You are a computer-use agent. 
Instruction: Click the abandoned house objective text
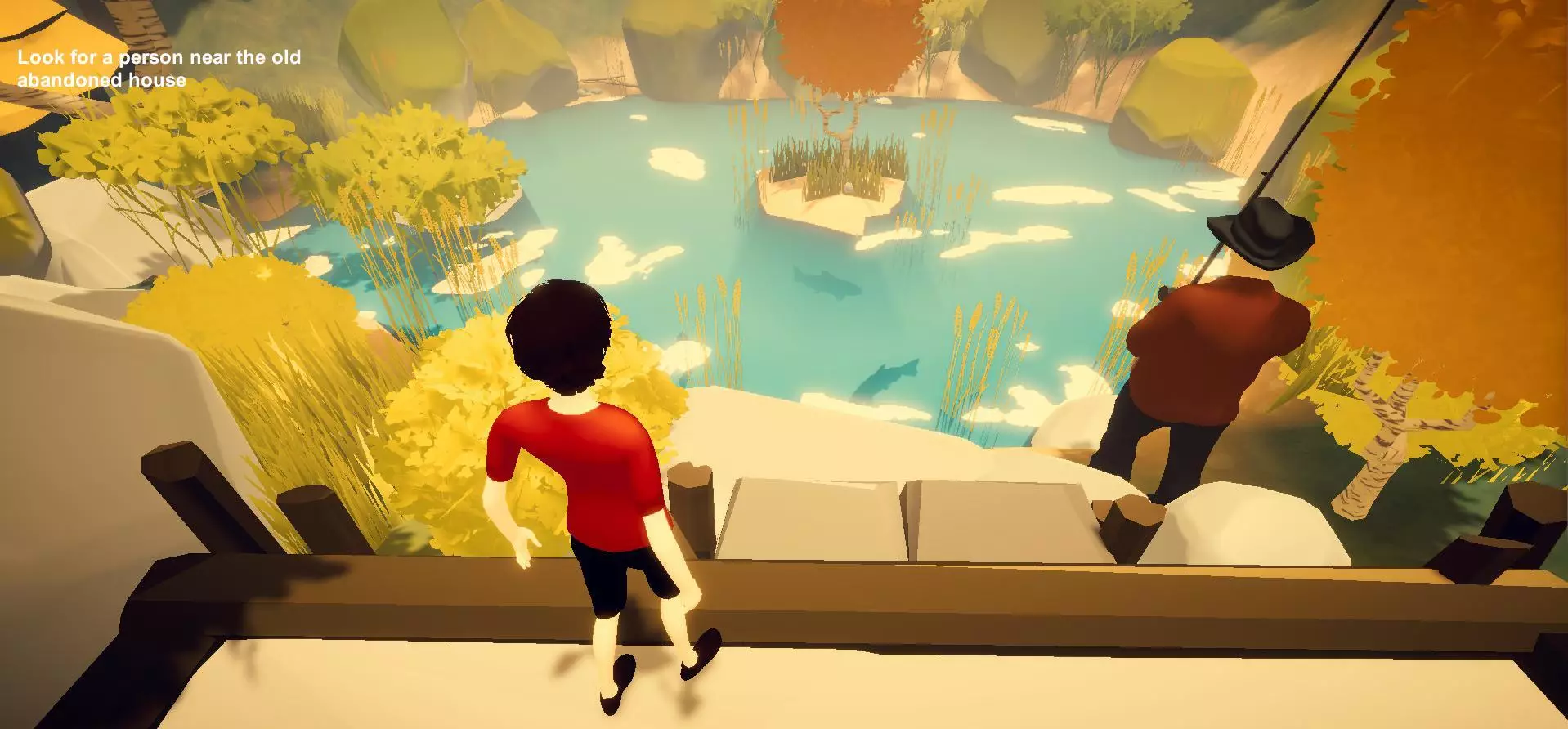tap(159, 69)
